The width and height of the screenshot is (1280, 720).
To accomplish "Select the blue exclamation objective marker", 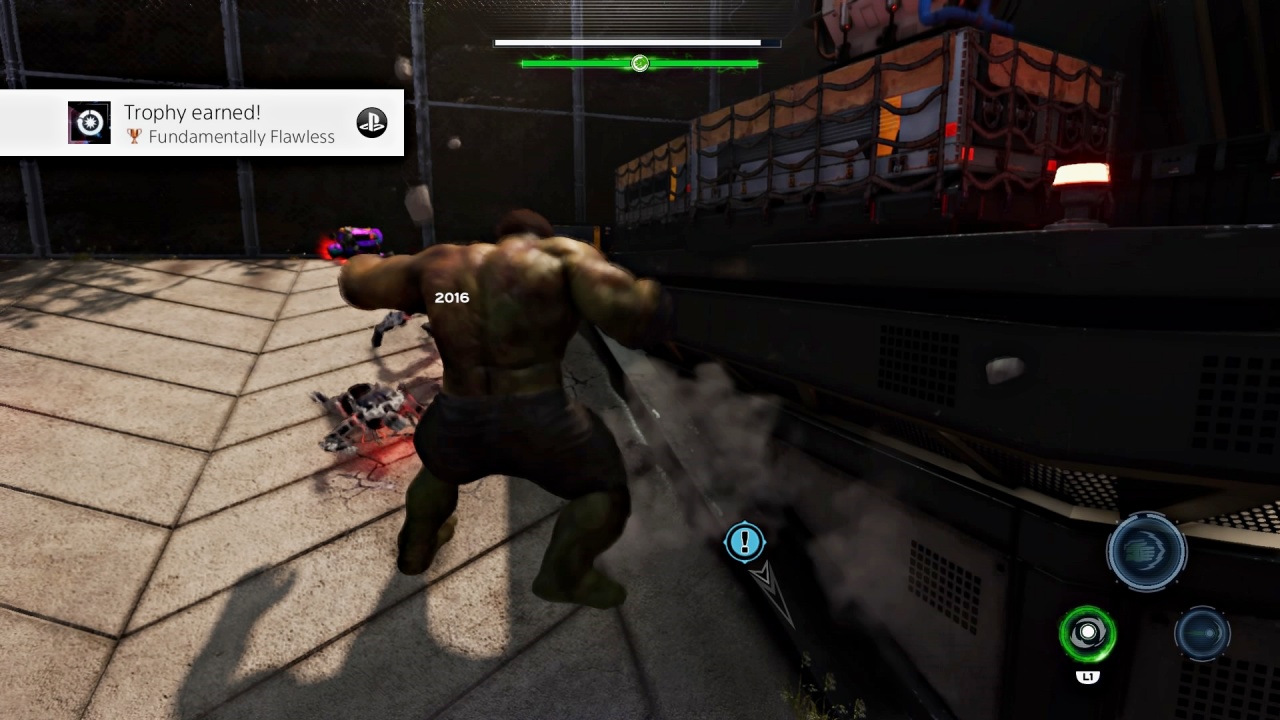I will (744, 542).
